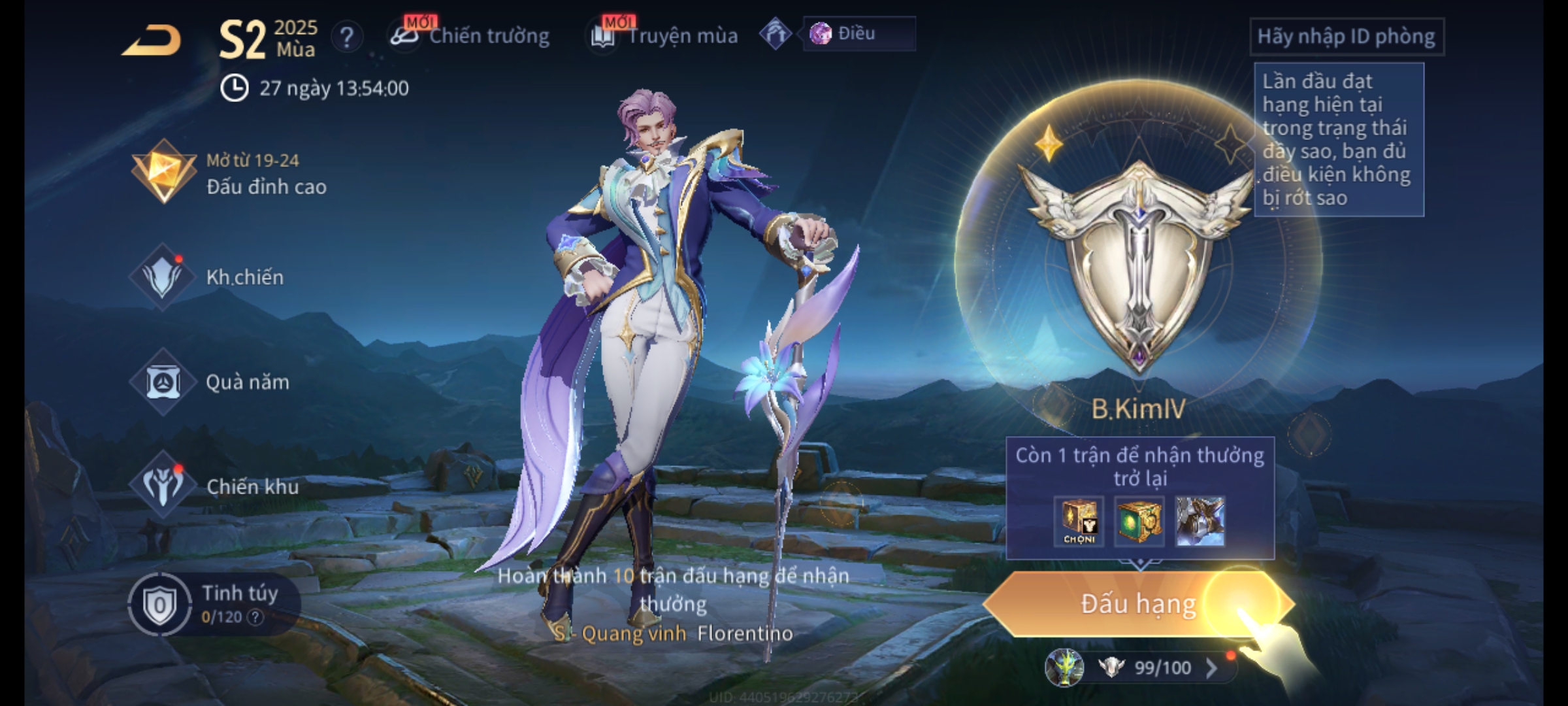Open the season help question mark

347,37
